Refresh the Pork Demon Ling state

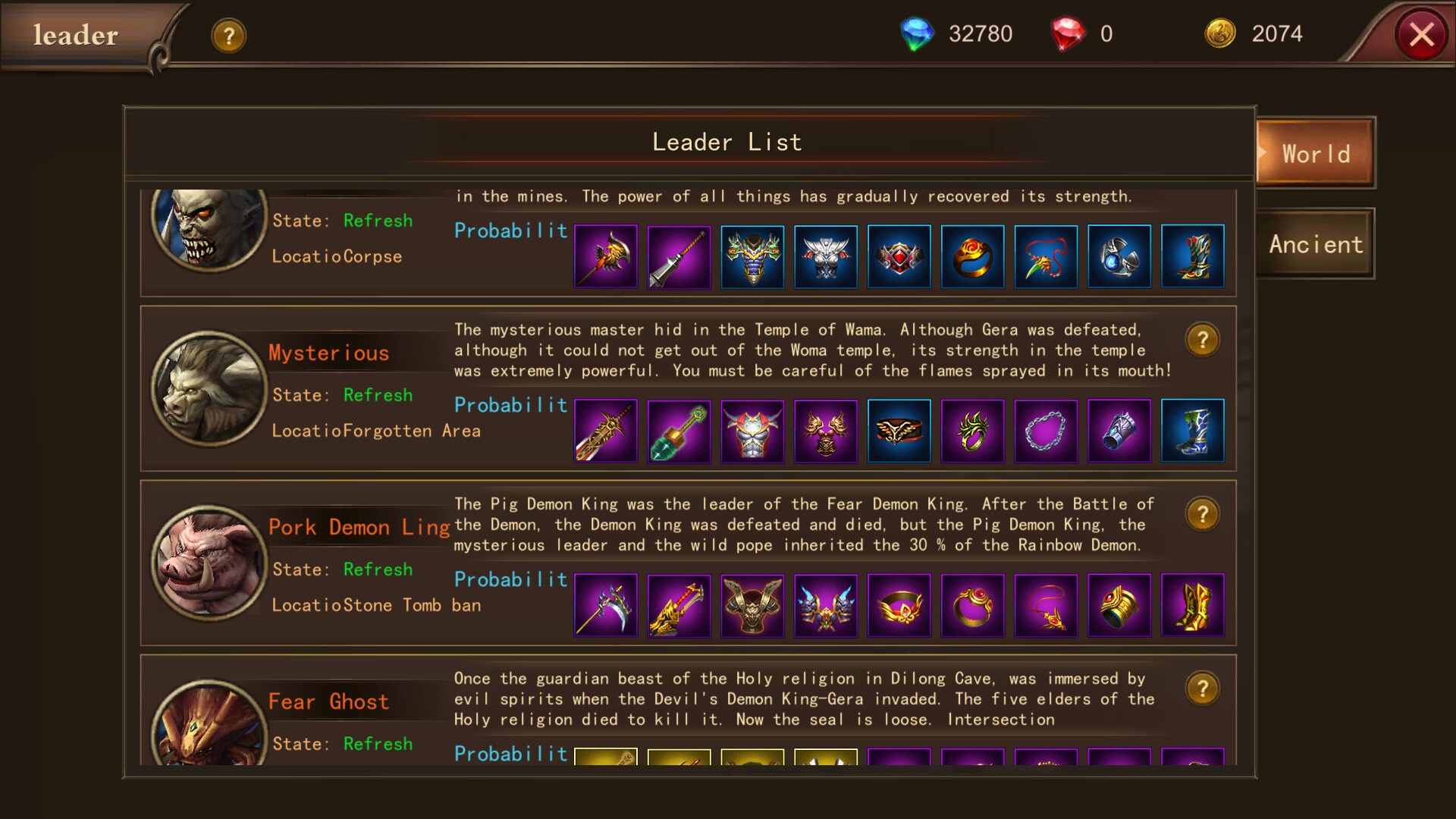[377, 570]
